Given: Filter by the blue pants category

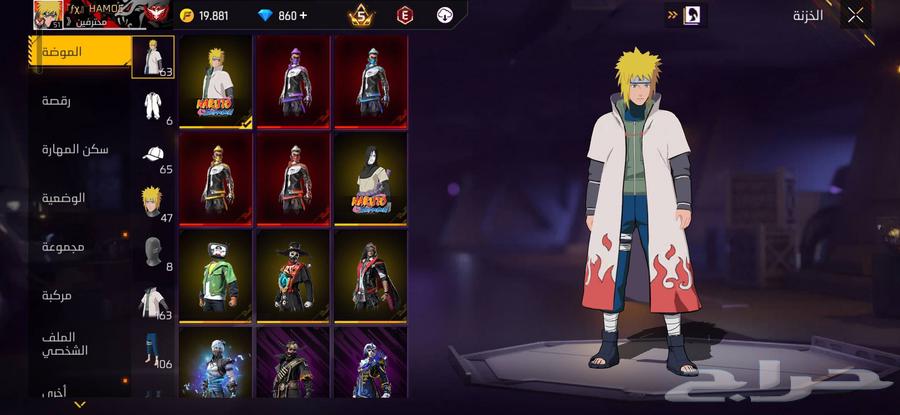Looking at the screenshot, I should [153, 346].
